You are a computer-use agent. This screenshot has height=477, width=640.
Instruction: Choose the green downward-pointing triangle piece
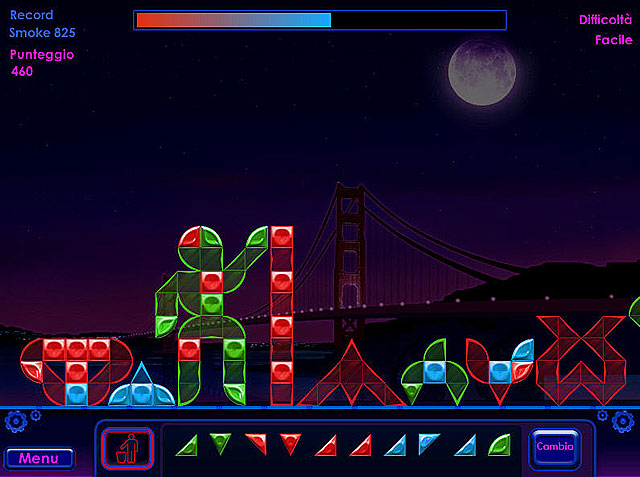click(x=220, y=442)
